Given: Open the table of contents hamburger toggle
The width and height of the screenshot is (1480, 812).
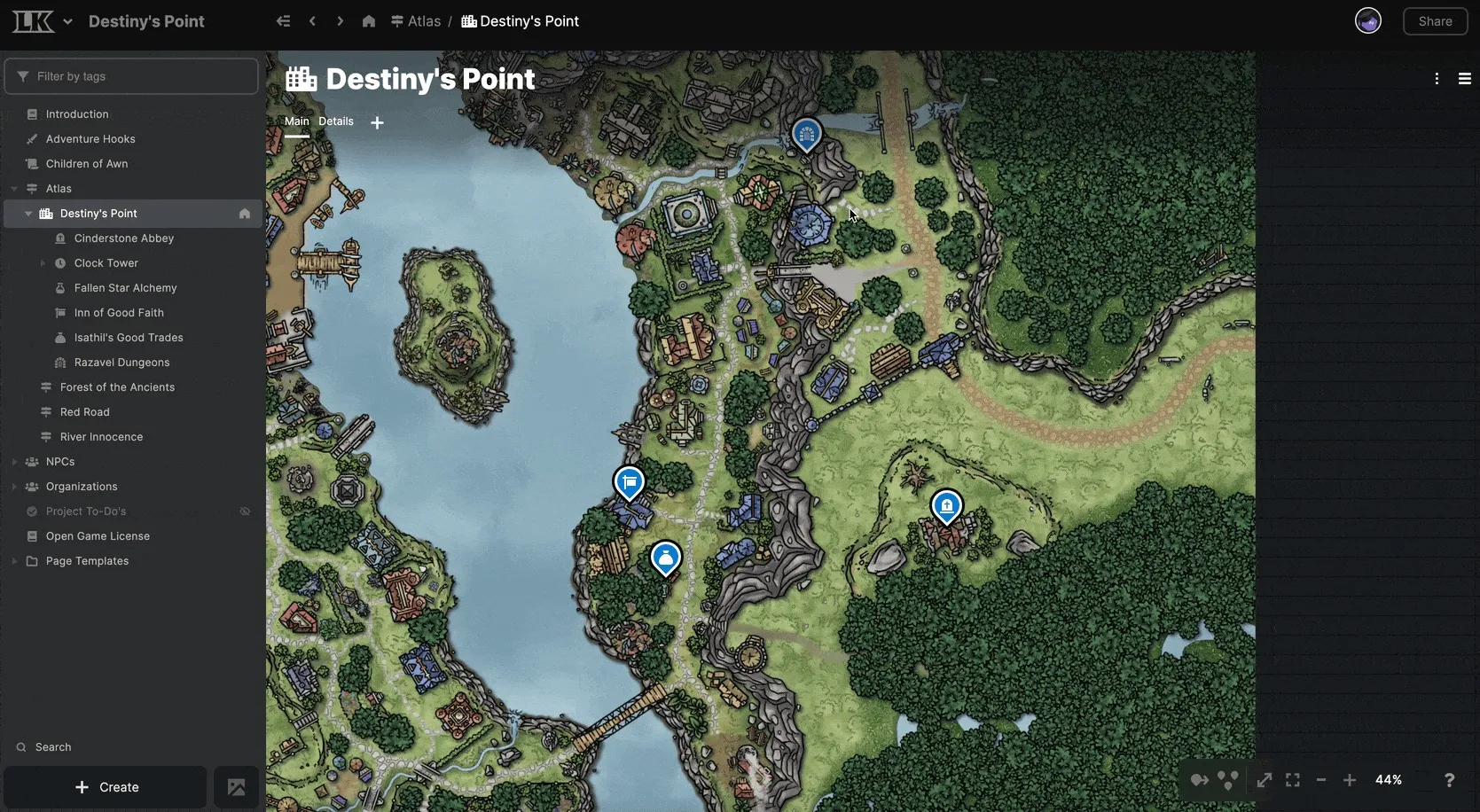Looking at the screenshot, I should click(x=1465, y=78).
